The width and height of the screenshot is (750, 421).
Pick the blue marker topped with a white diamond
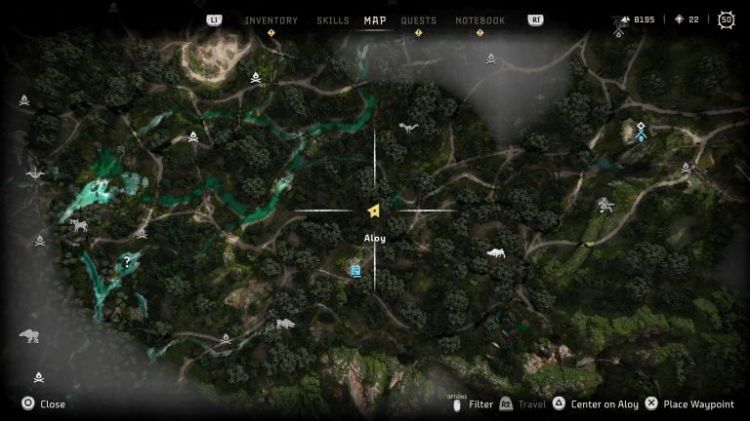click(x=640, y=132)
